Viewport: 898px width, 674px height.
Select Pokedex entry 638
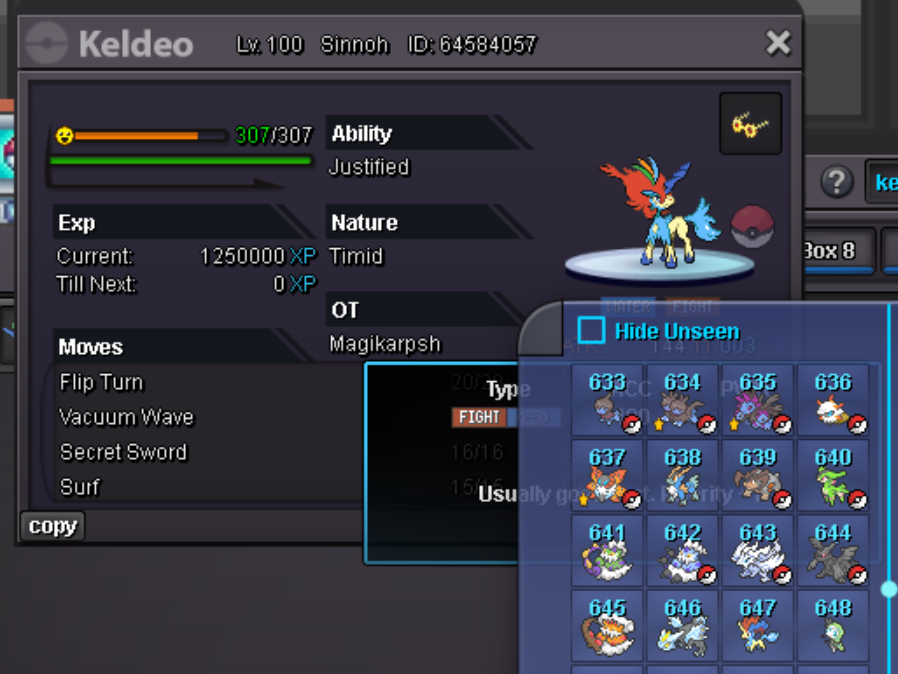pyautogui.click(x=683, y=475)
